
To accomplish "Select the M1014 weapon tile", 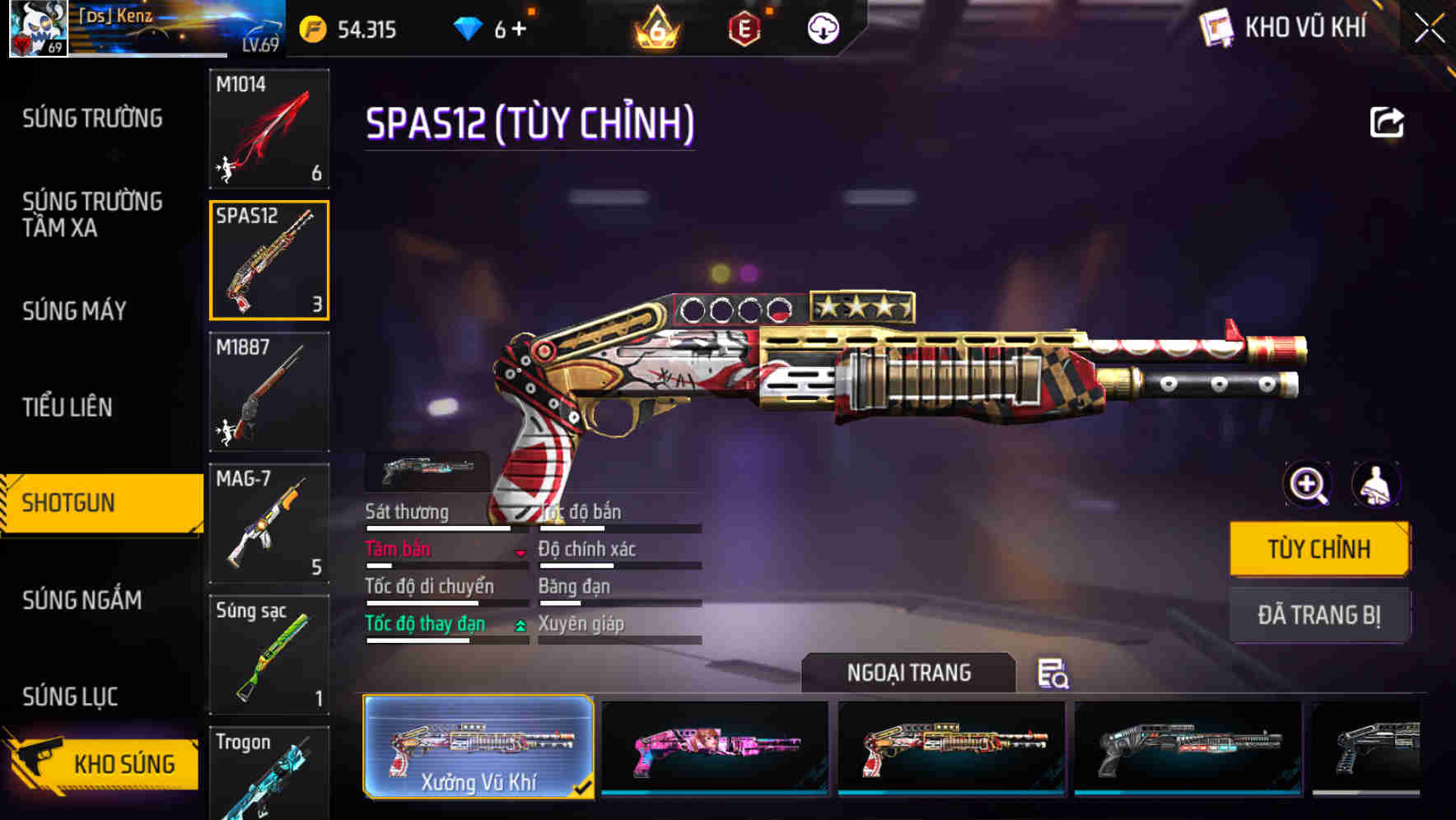I will pyautogui.click(x=269, y=128).
